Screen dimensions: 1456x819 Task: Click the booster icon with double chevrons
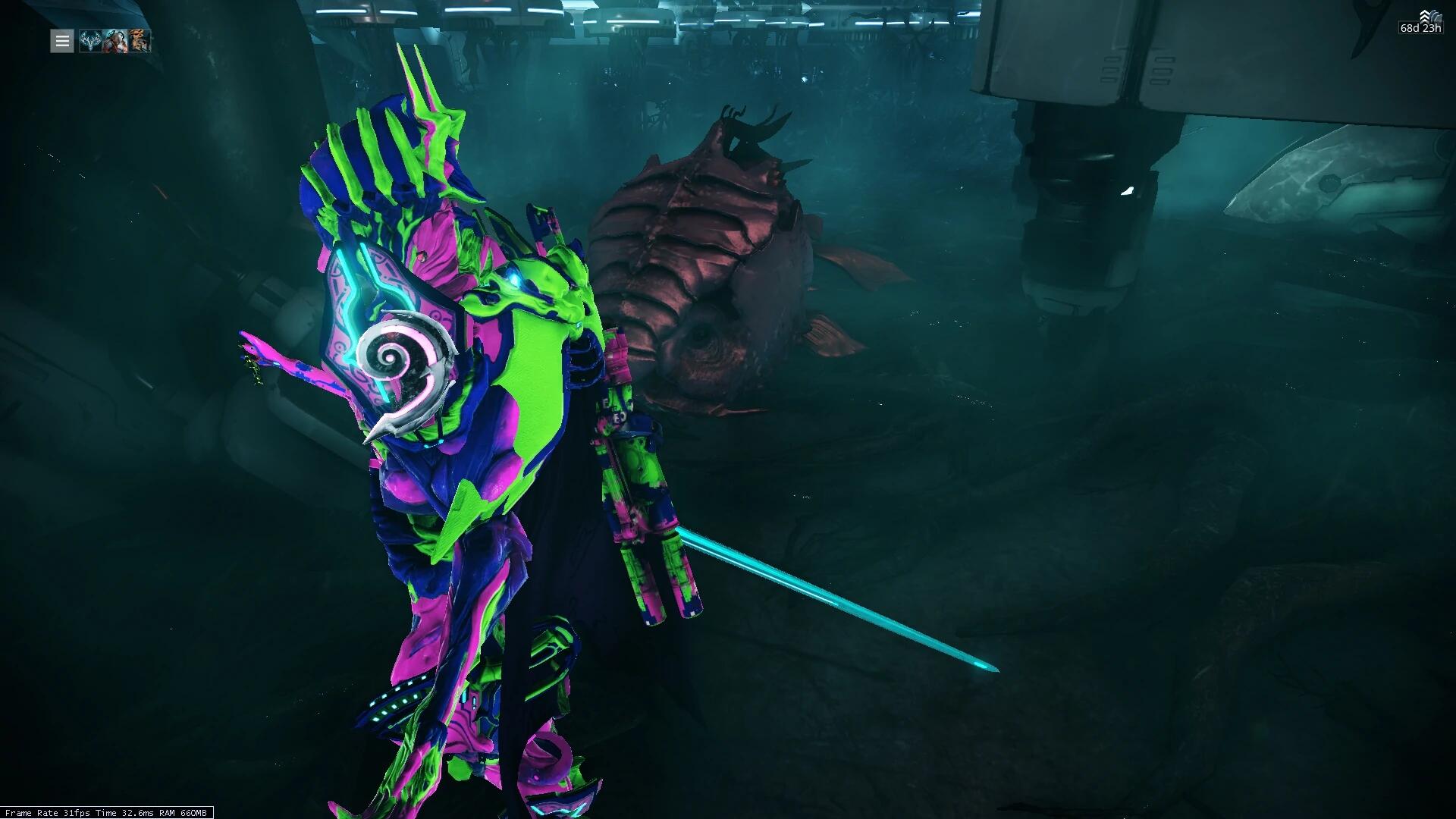coord(1426,16)
